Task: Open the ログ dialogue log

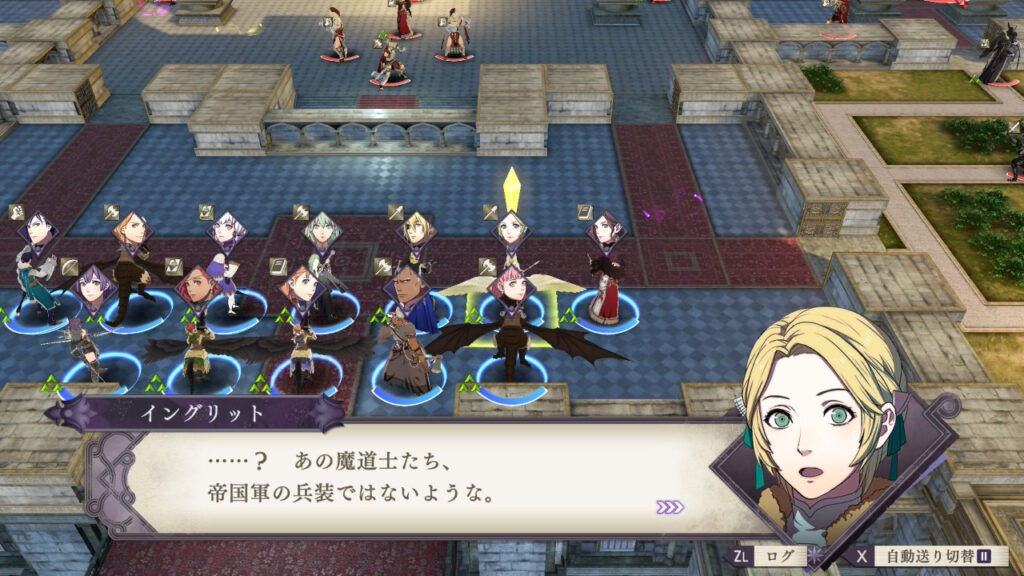Action: [x=778, y=555]
